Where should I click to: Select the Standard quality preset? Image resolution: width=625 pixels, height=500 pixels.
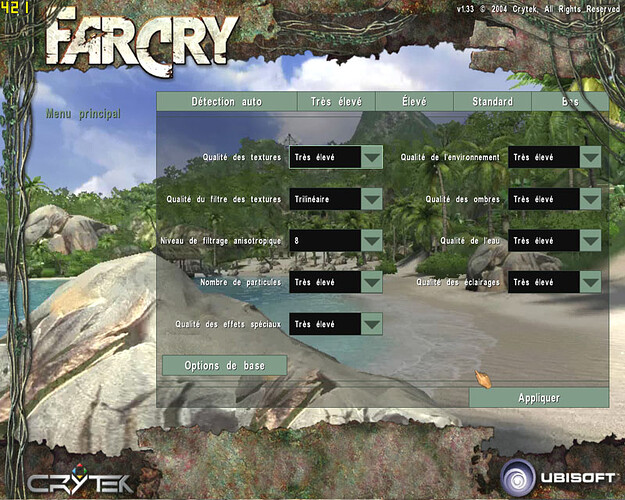(x=492, y=101)
